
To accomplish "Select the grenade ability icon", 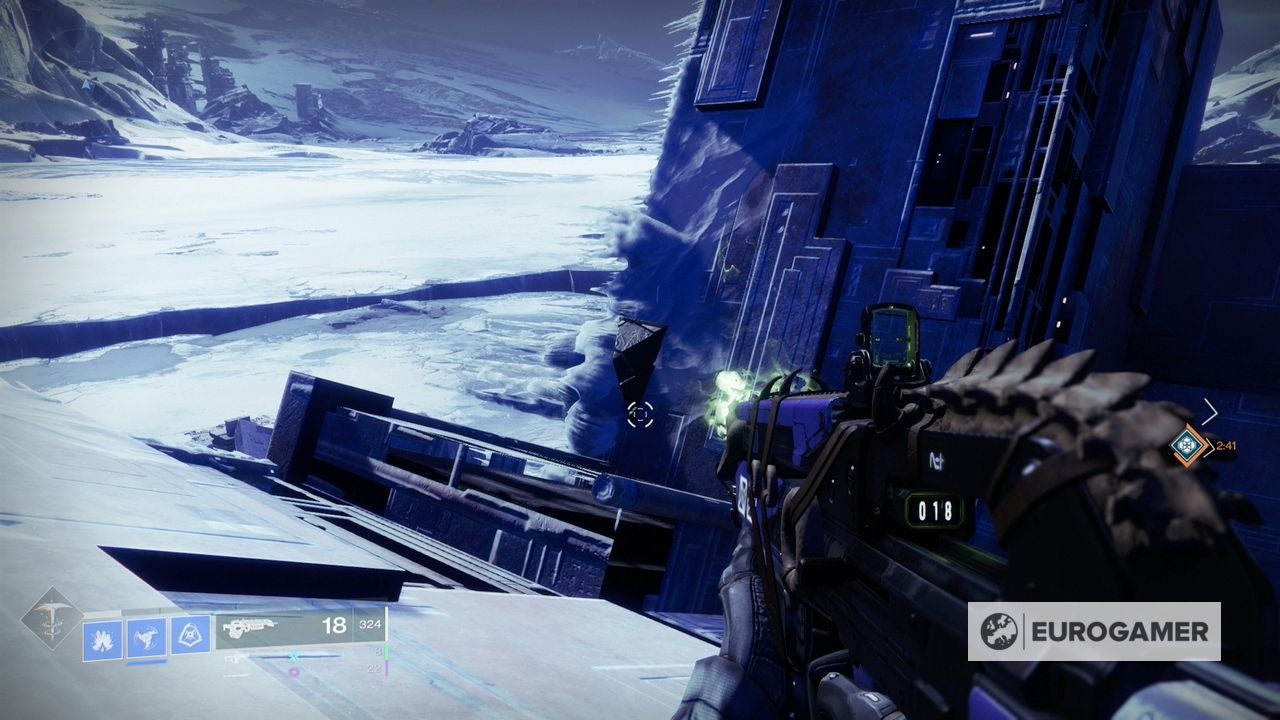I will coord(103,636).
